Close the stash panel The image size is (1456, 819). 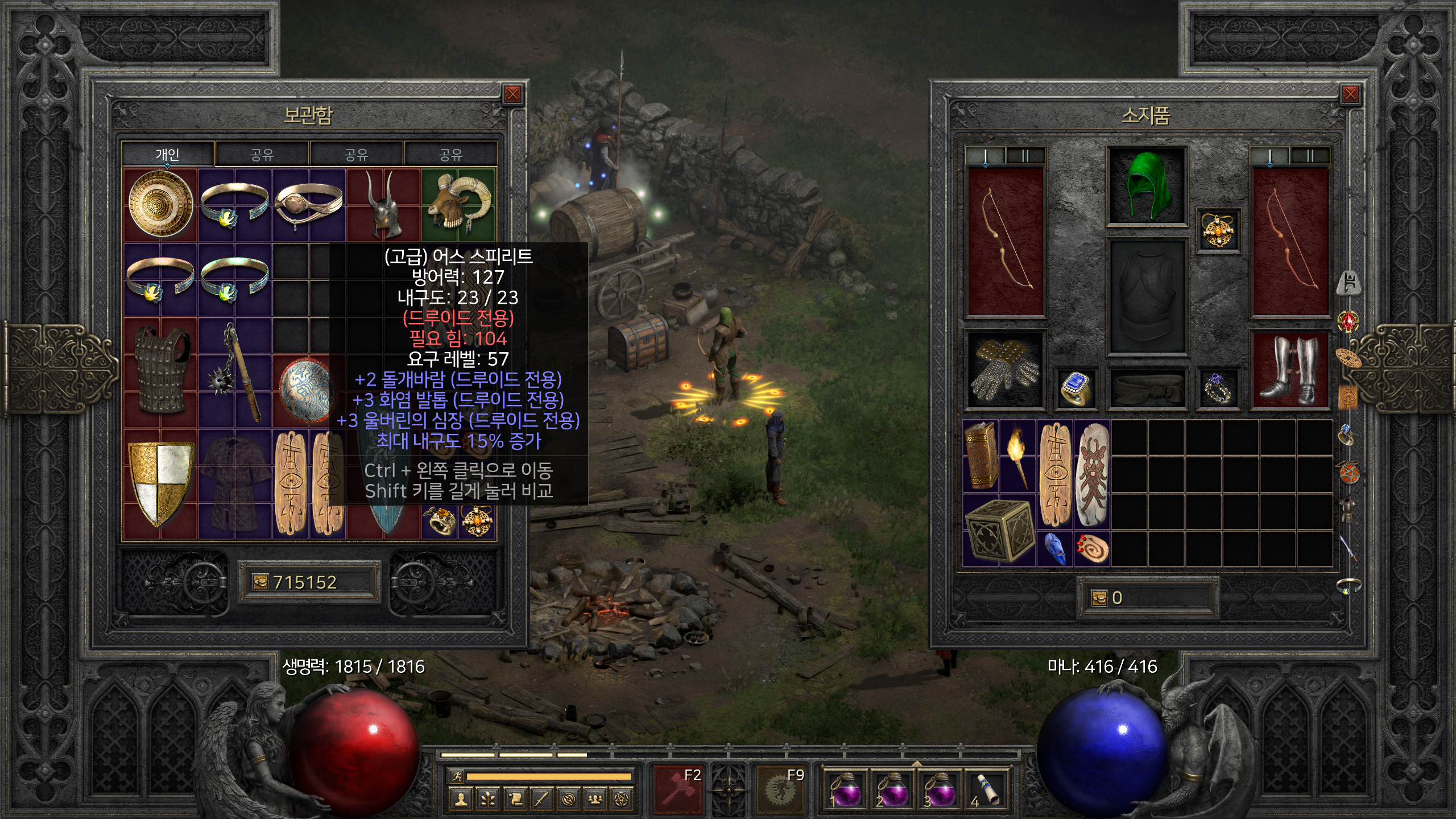click(x=512, y=94)
